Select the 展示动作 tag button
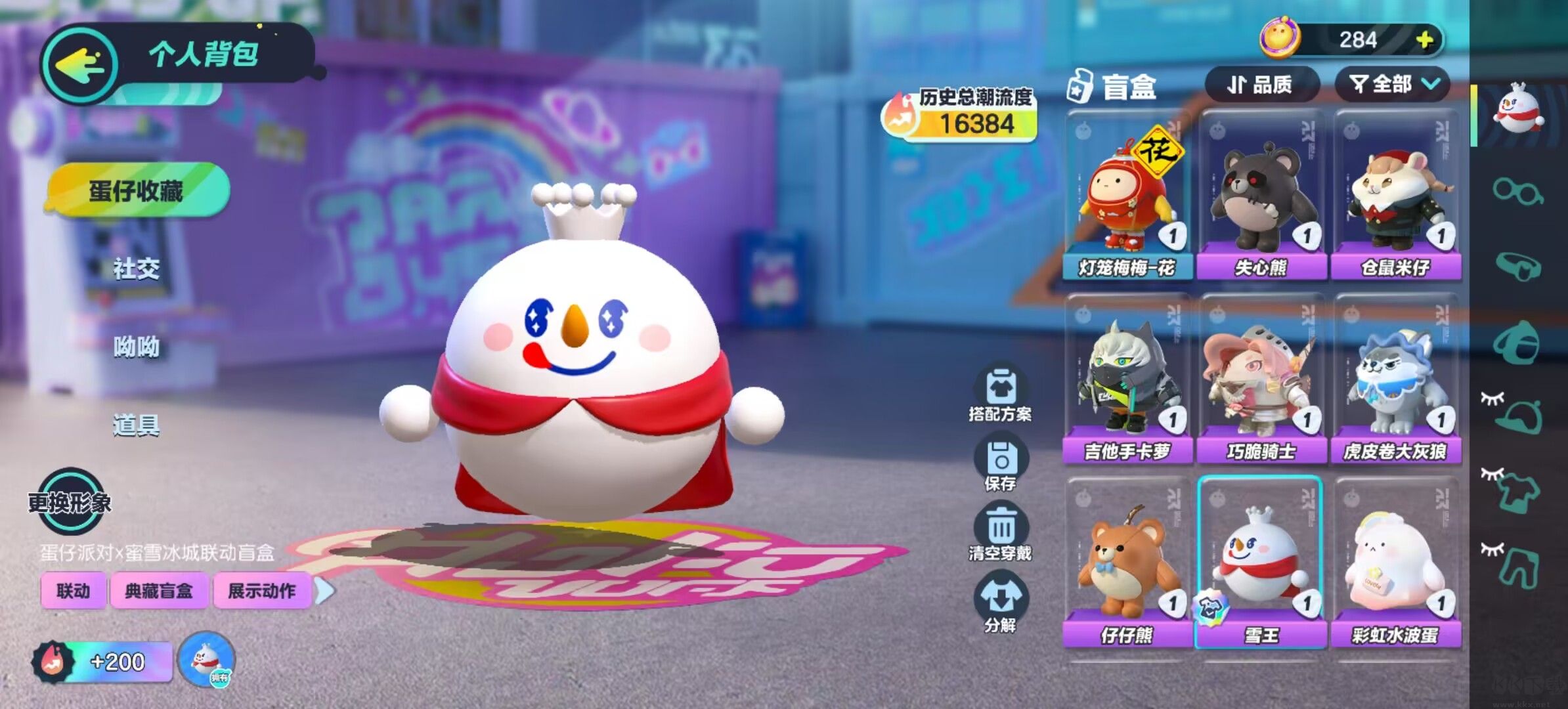 click(261, 591)
